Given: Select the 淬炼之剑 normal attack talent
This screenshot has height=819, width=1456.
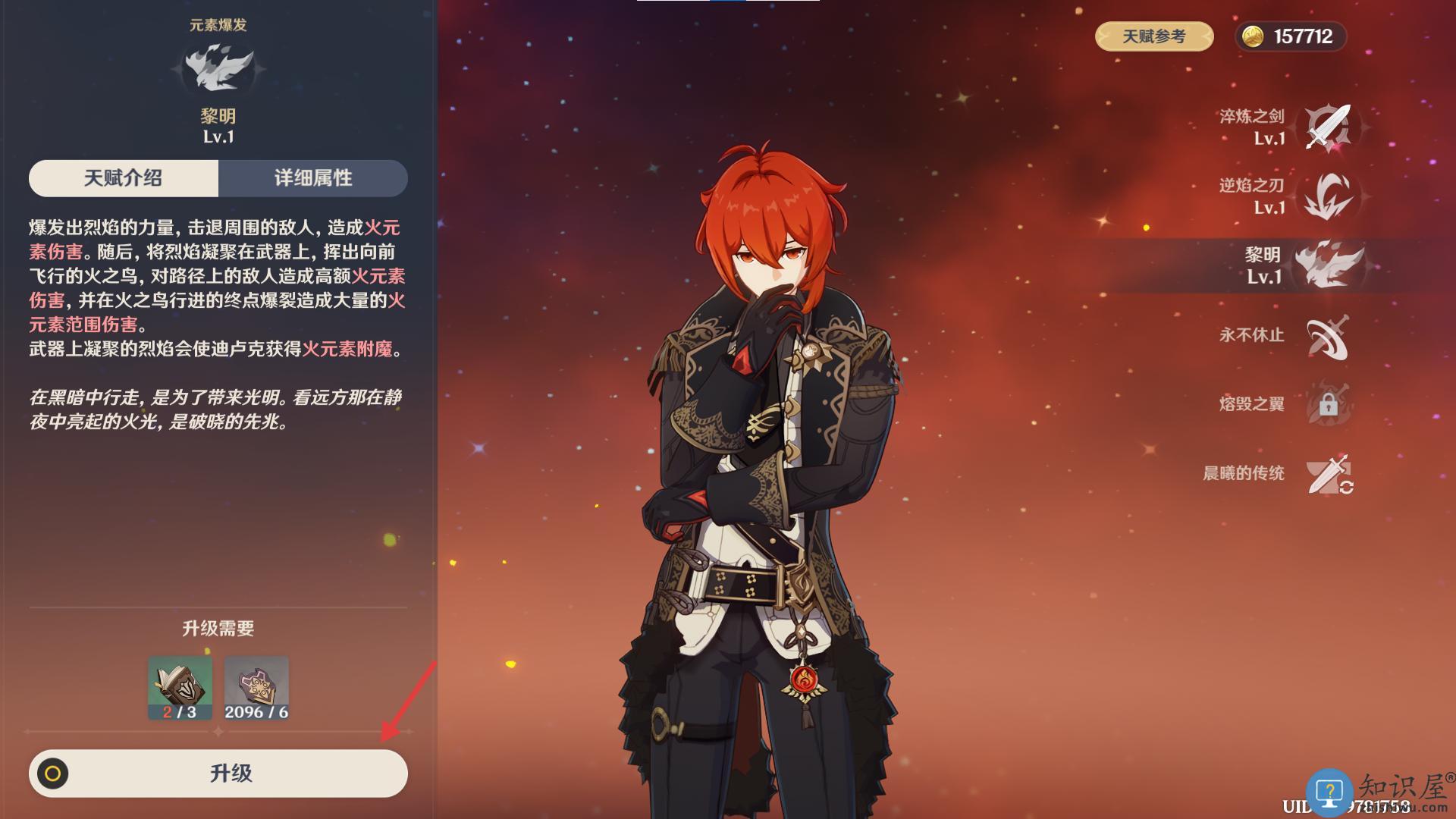Looking at the screenshot, I should (1328, 127).
